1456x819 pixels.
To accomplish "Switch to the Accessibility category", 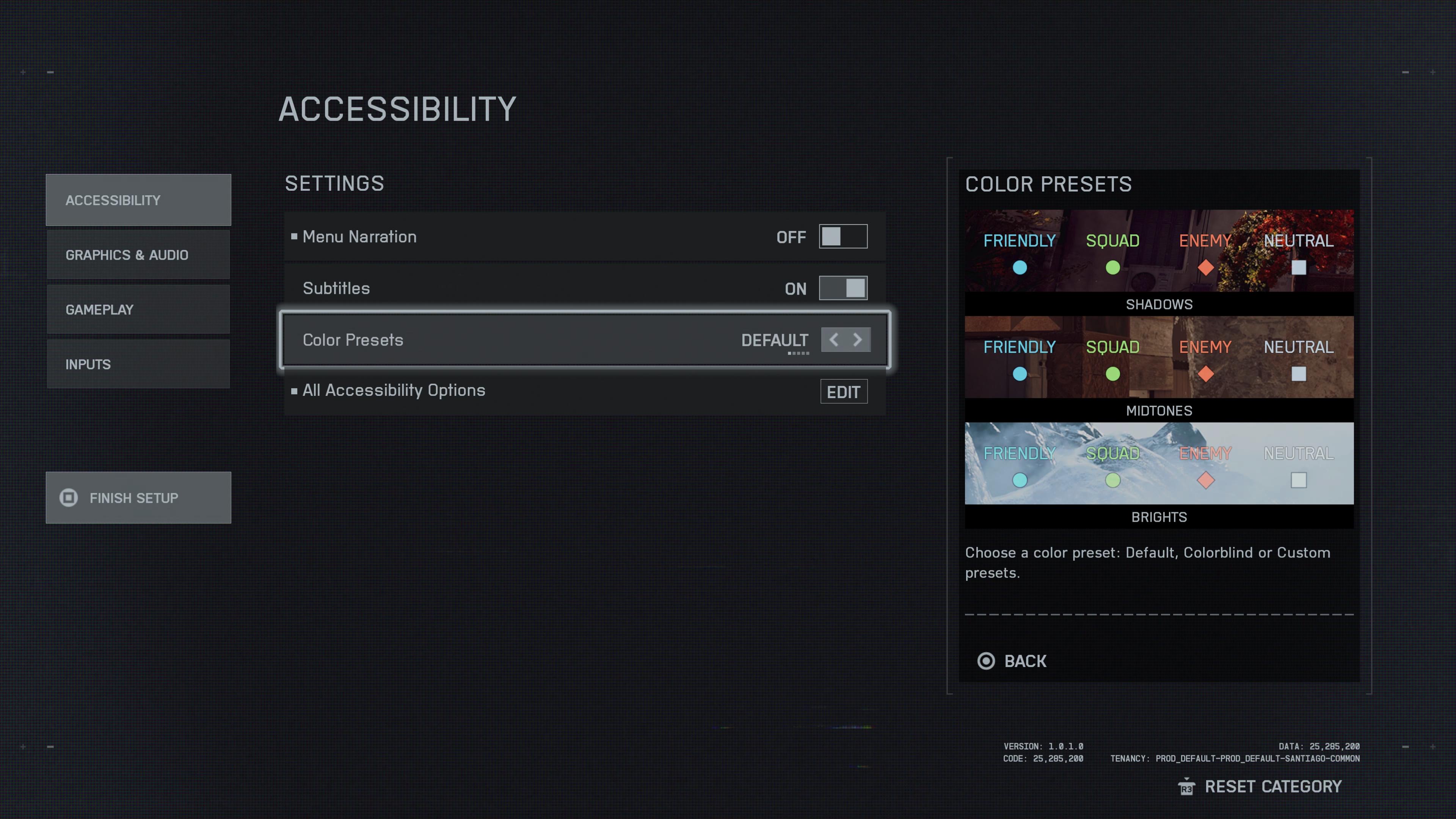I will coord(138,200).
